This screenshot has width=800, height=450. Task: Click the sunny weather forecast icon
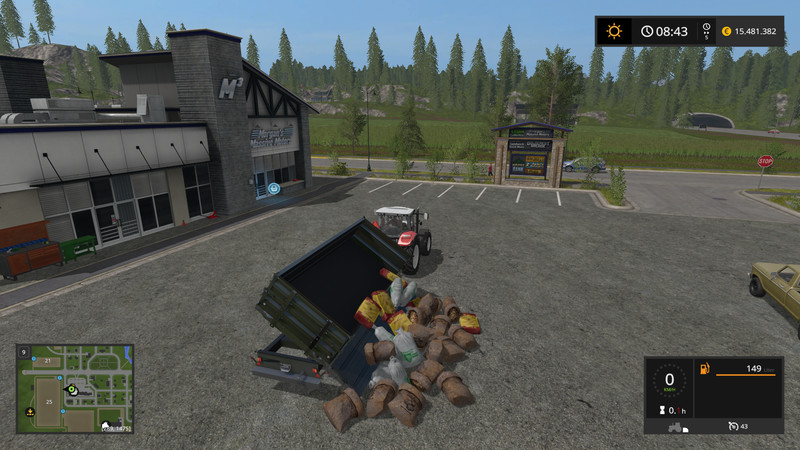pos(614,31)
